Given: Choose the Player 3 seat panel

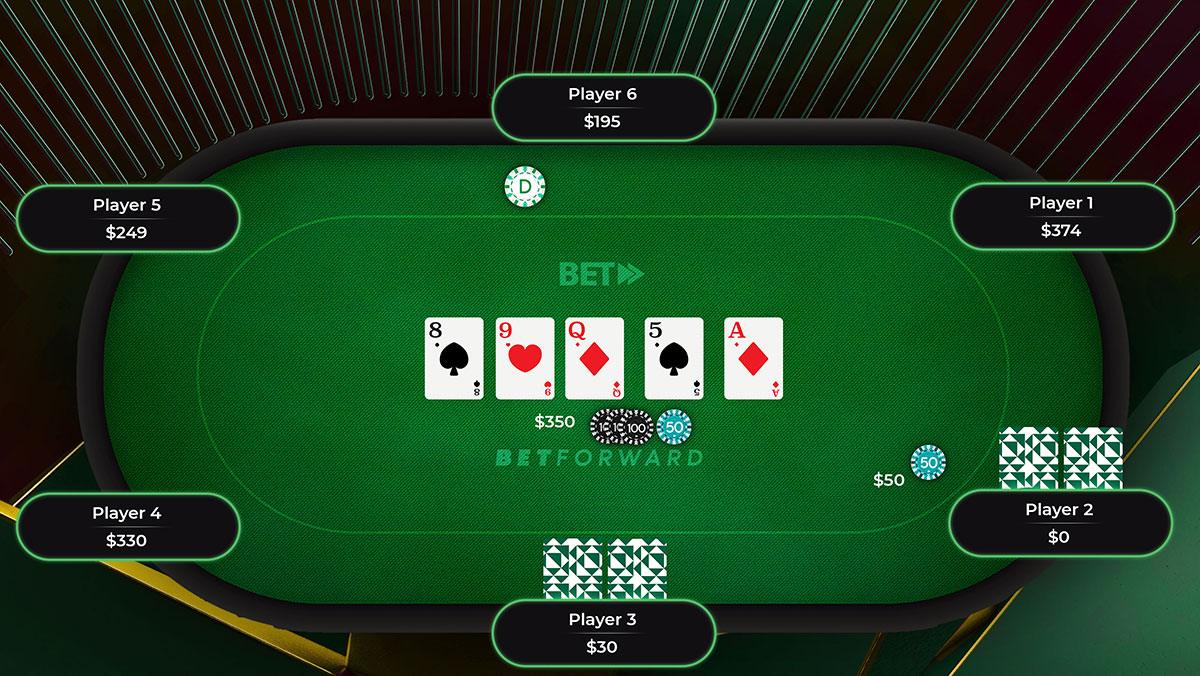Looking at the screenshot, I should coord(603,633).
